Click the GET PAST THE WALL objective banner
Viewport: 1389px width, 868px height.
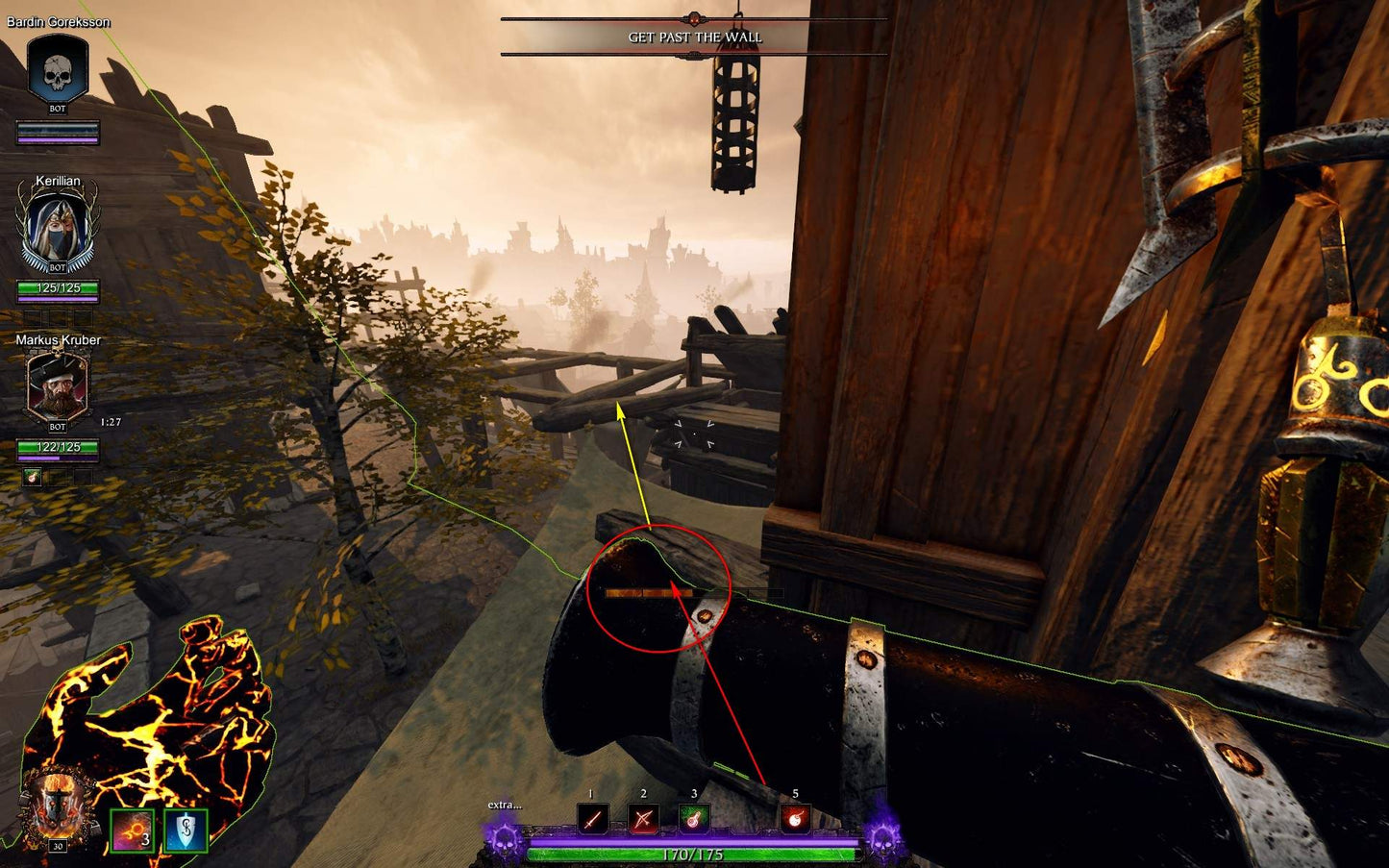click(693, 37)
